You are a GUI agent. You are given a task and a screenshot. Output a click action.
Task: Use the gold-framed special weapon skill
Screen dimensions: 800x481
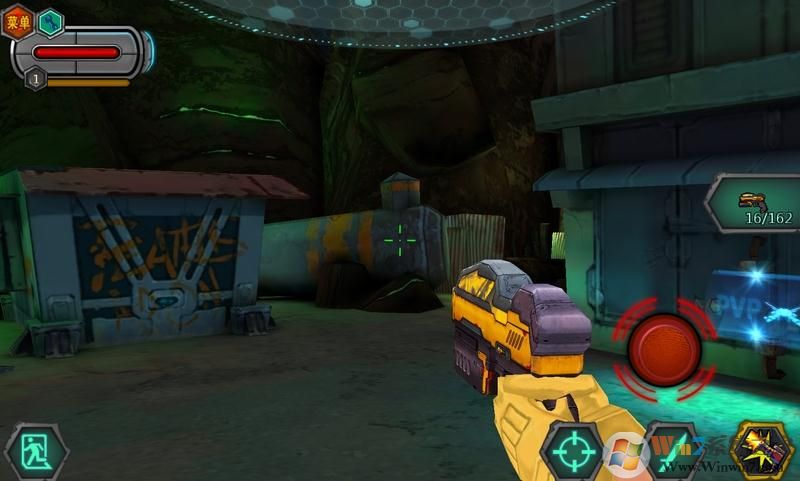(x=762, y=450)
